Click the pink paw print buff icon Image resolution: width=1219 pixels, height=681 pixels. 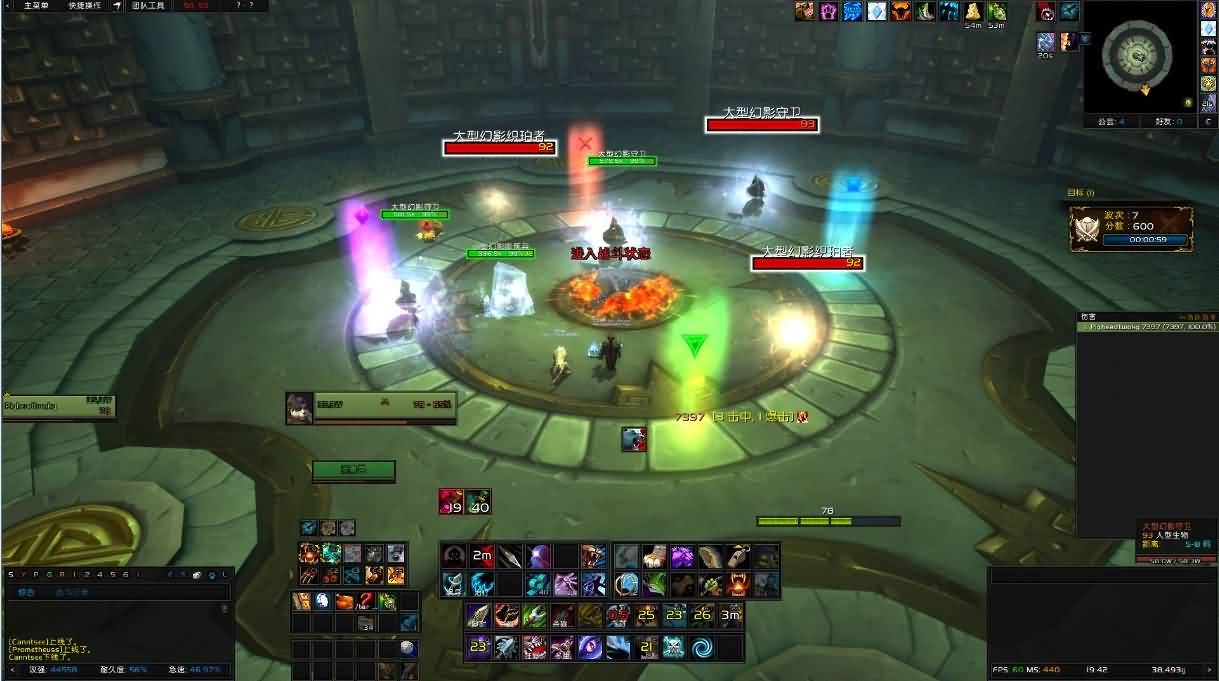point(828,12)
